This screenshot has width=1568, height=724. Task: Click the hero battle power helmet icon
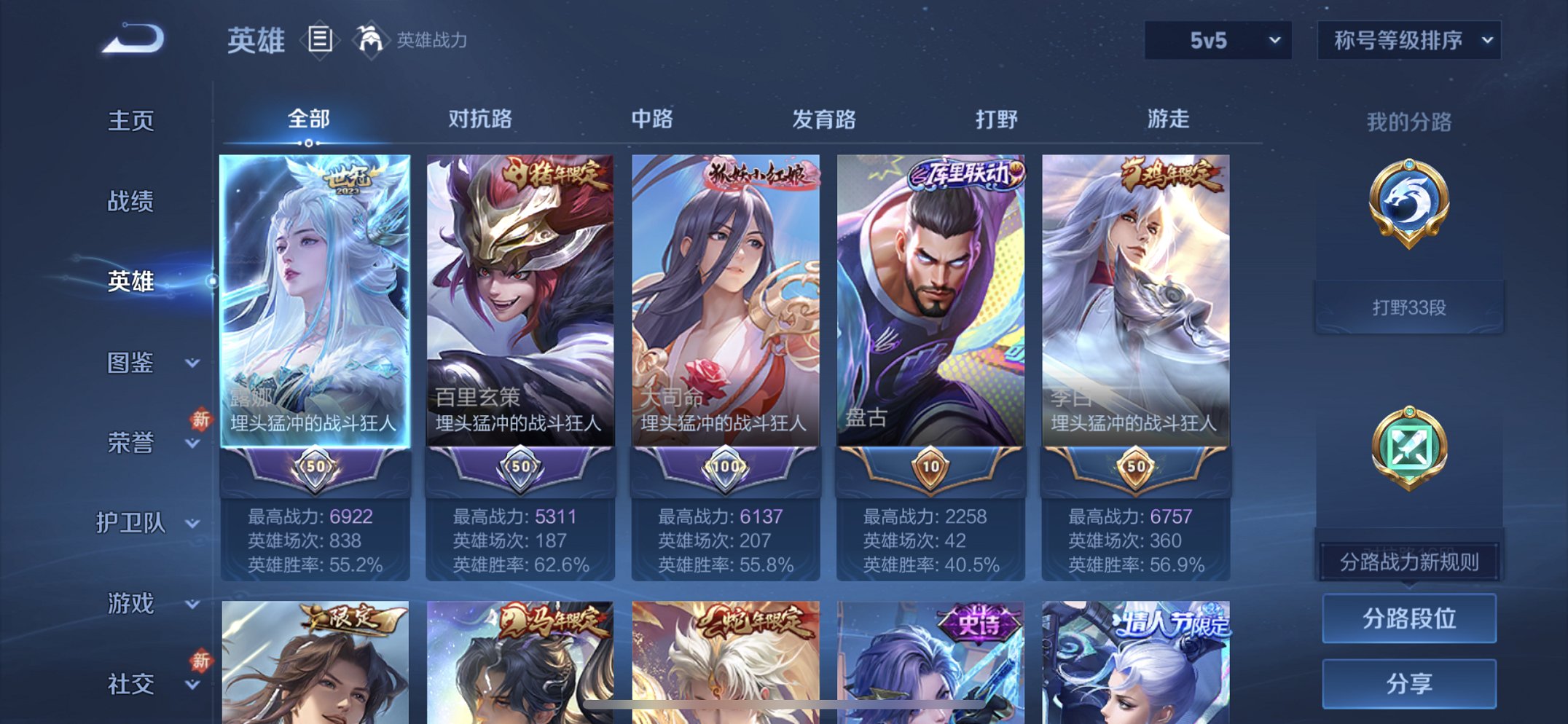pos(371,40)
